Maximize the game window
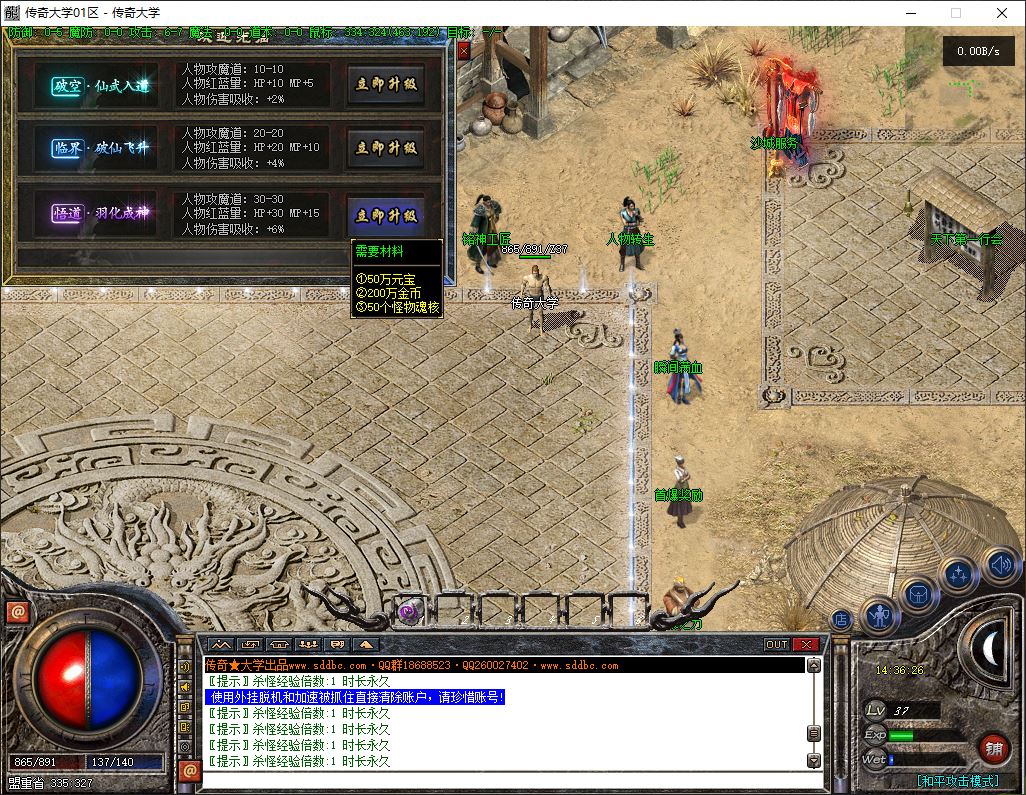The width and height of the screenshot is (1026, 795). 955,13
